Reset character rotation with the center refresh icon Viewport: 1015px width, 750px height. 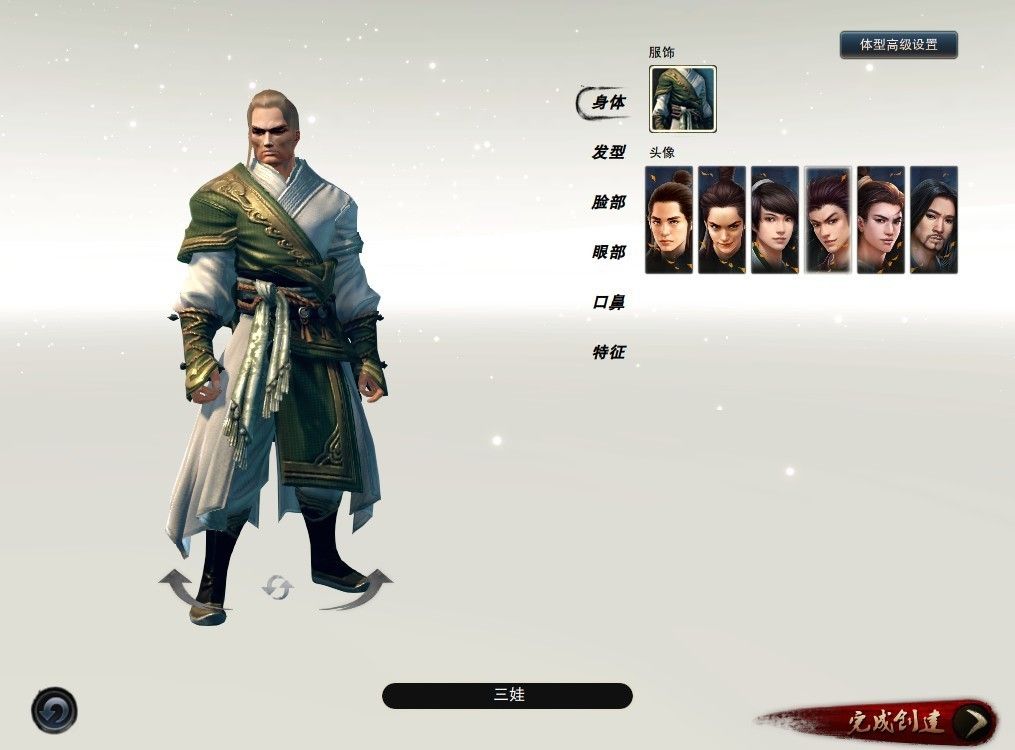(276, 588)
